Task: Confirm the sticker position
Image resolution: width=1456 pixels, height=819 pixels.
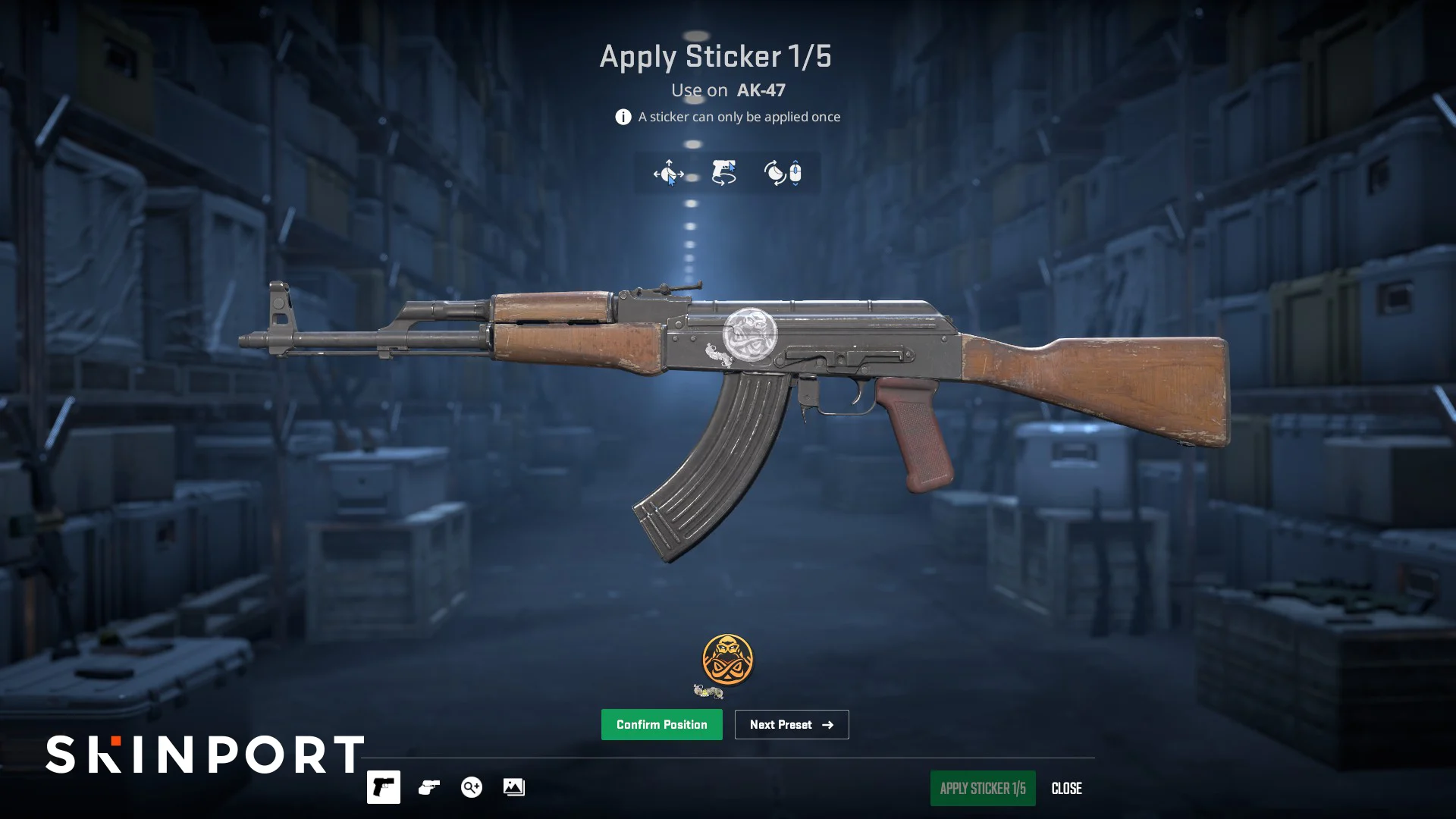Action: [661, 724]
